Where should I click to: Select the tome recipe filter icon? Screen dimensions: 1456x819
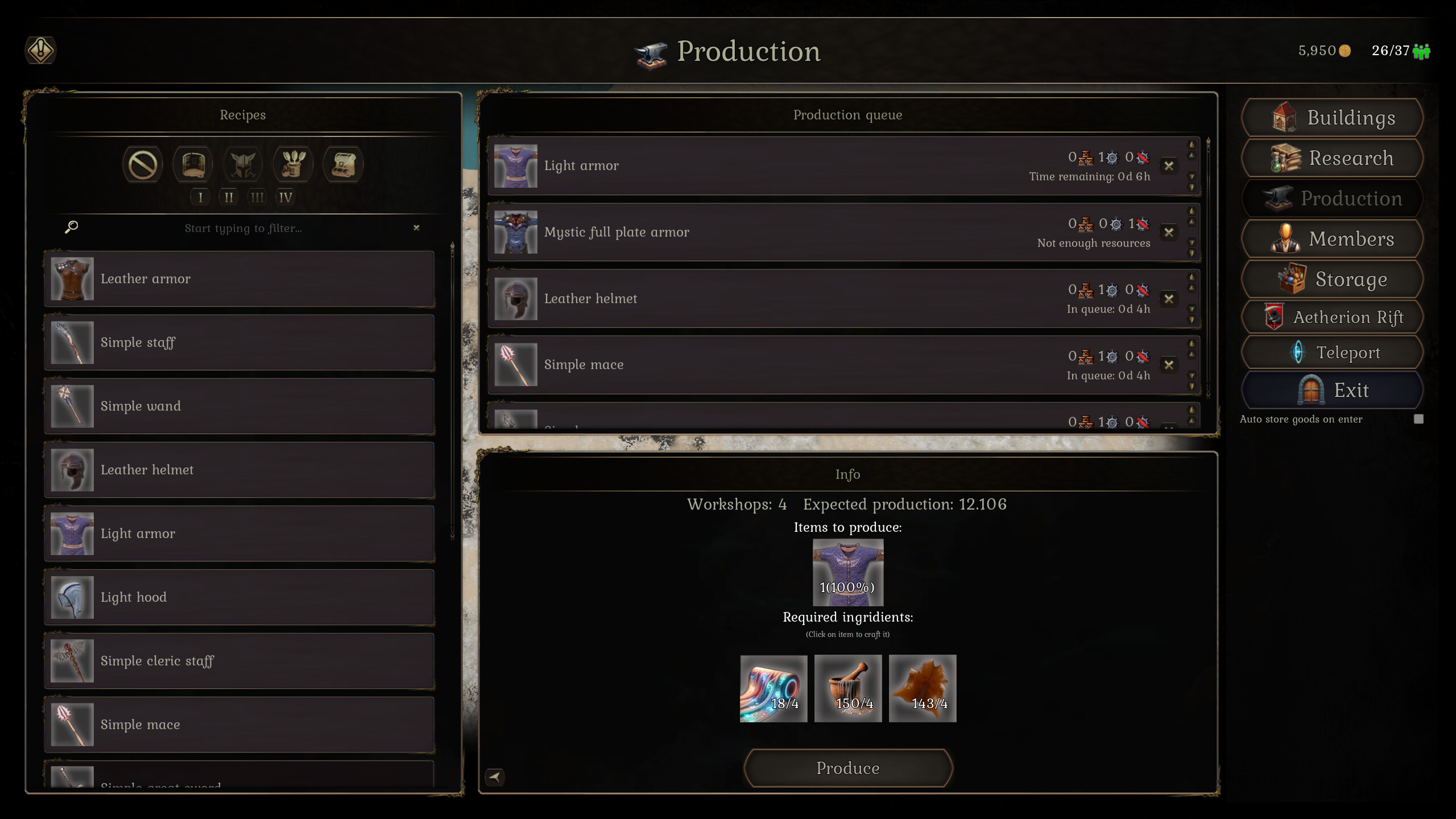point(192,164)
